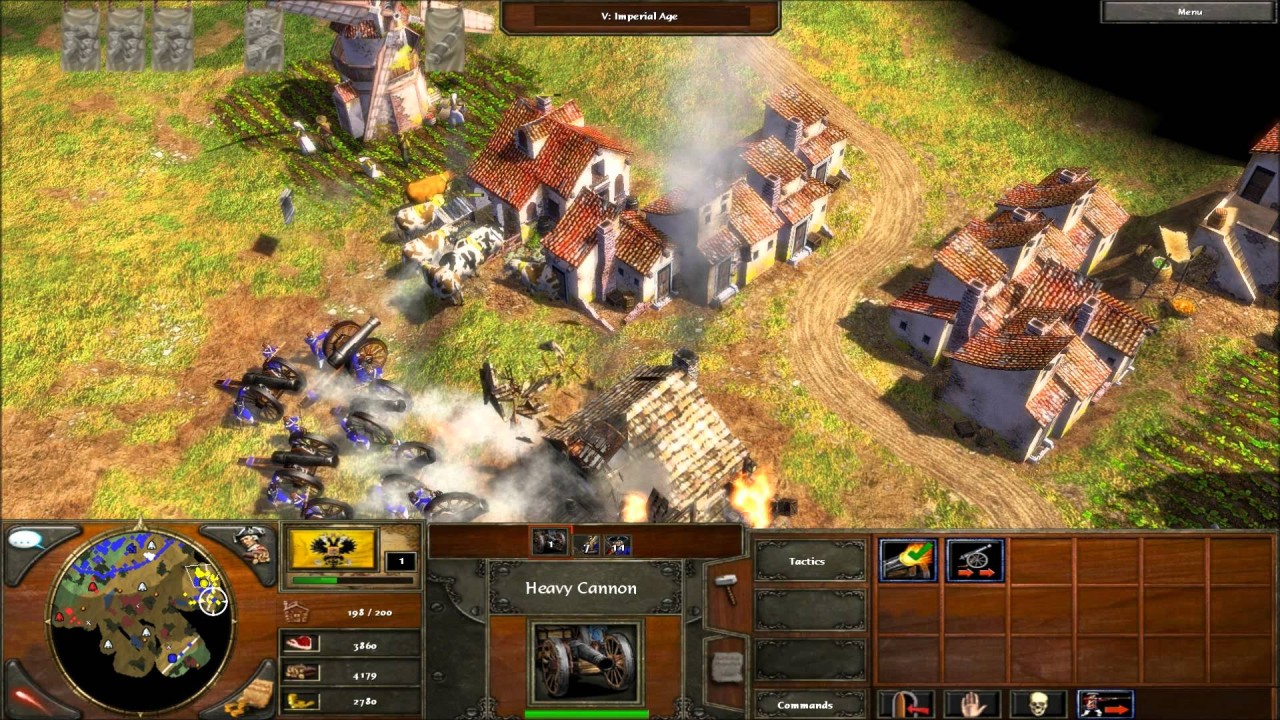Select the Heavy Cannon unit portrait
The image size is (1280, 720).
(585, 662)
